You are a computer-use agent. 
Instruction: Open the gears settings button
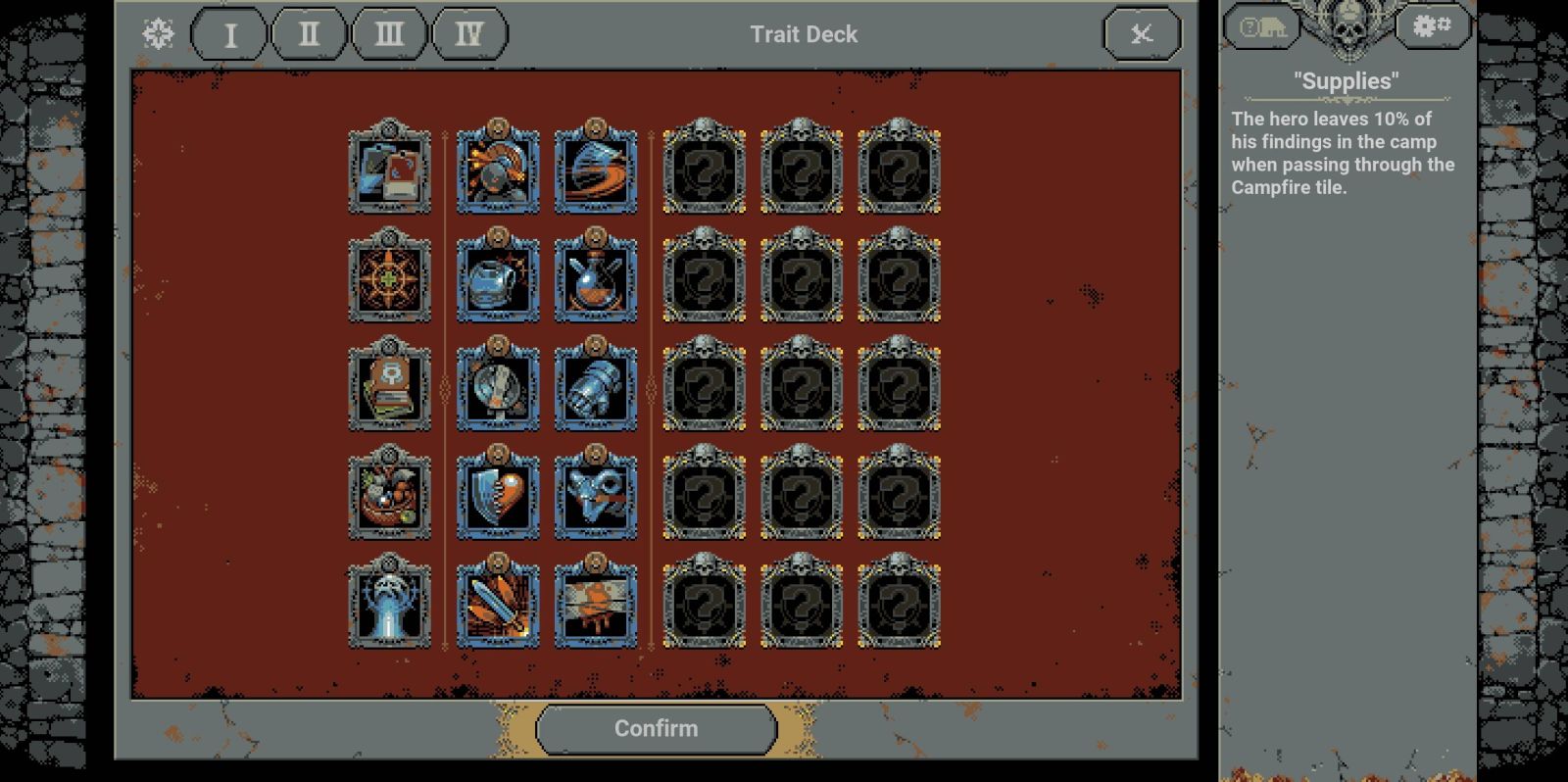click(x=1432, y=26)
